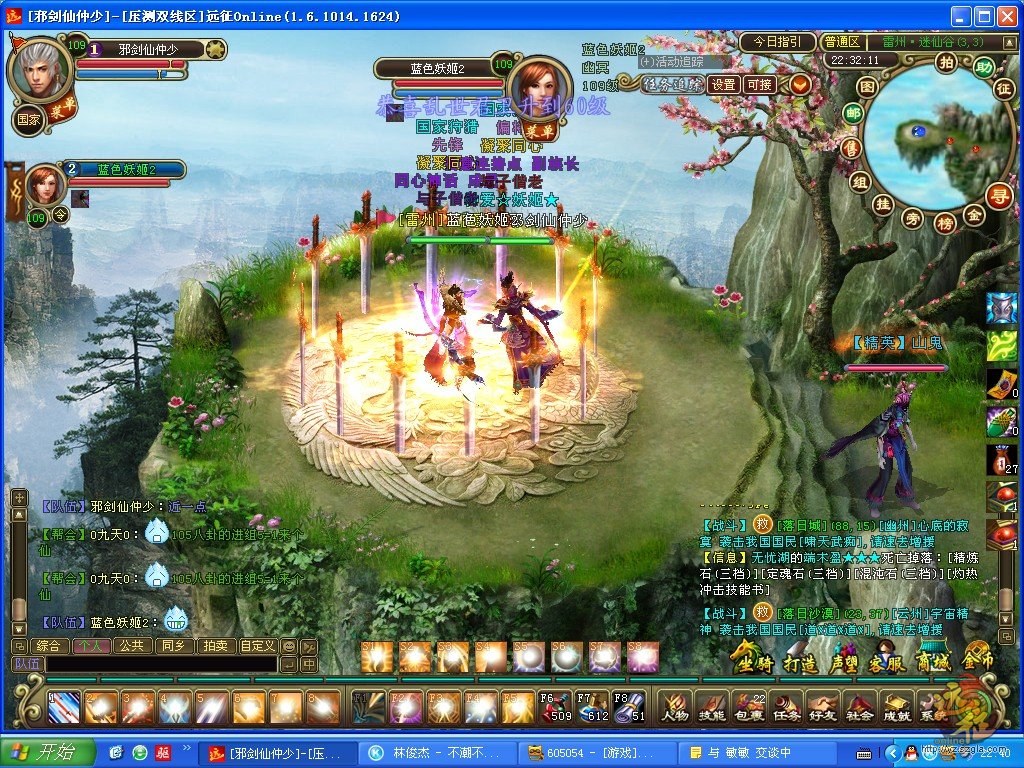This screenshot has height=768, width=1024.
Task: Switch to the 拍卖 chat tab
Action: (213, 646)
